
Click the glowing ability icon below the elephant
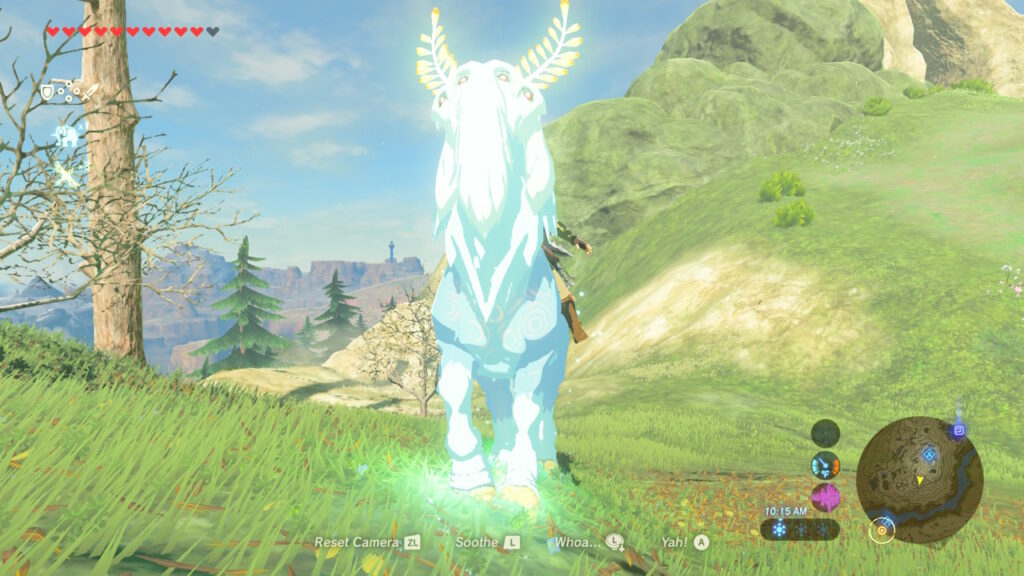tap(66, 174)
